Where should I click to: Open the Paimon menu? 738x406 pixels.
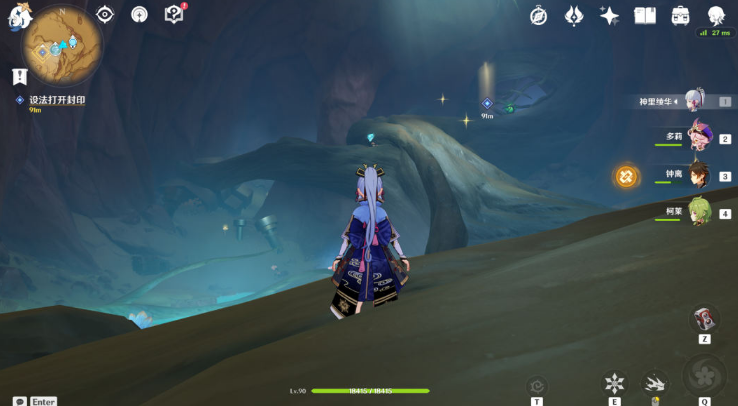coord(20,17)
